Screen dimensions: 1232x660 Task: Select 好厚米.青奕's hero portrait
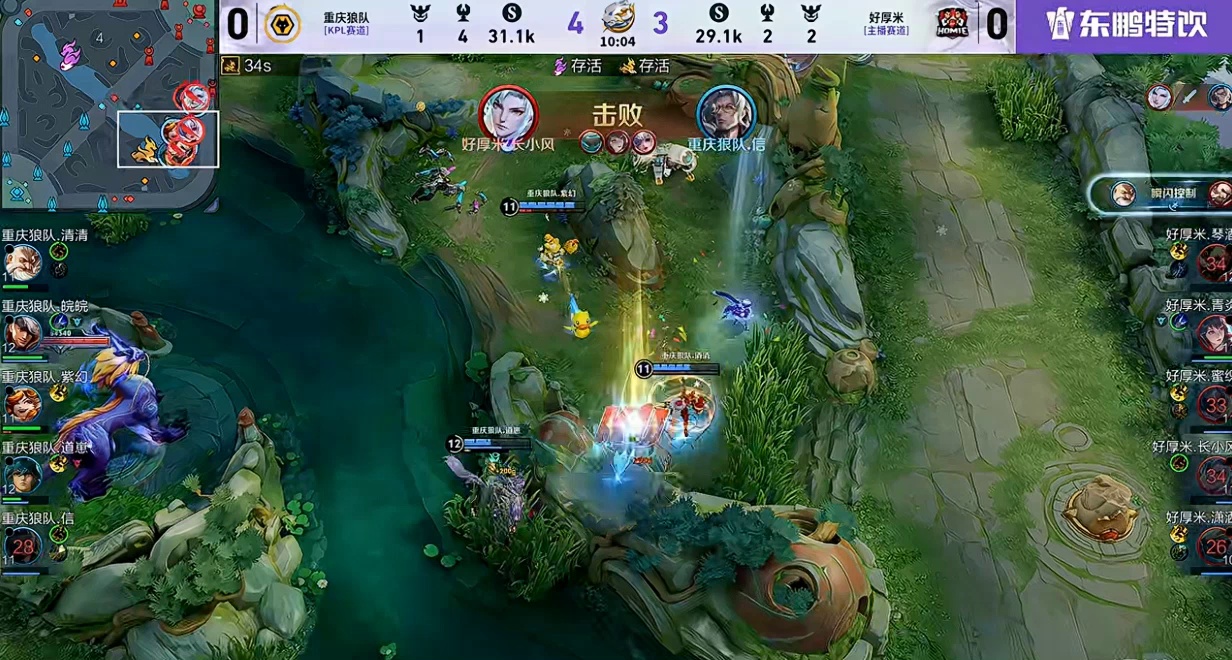point(1214,333)
